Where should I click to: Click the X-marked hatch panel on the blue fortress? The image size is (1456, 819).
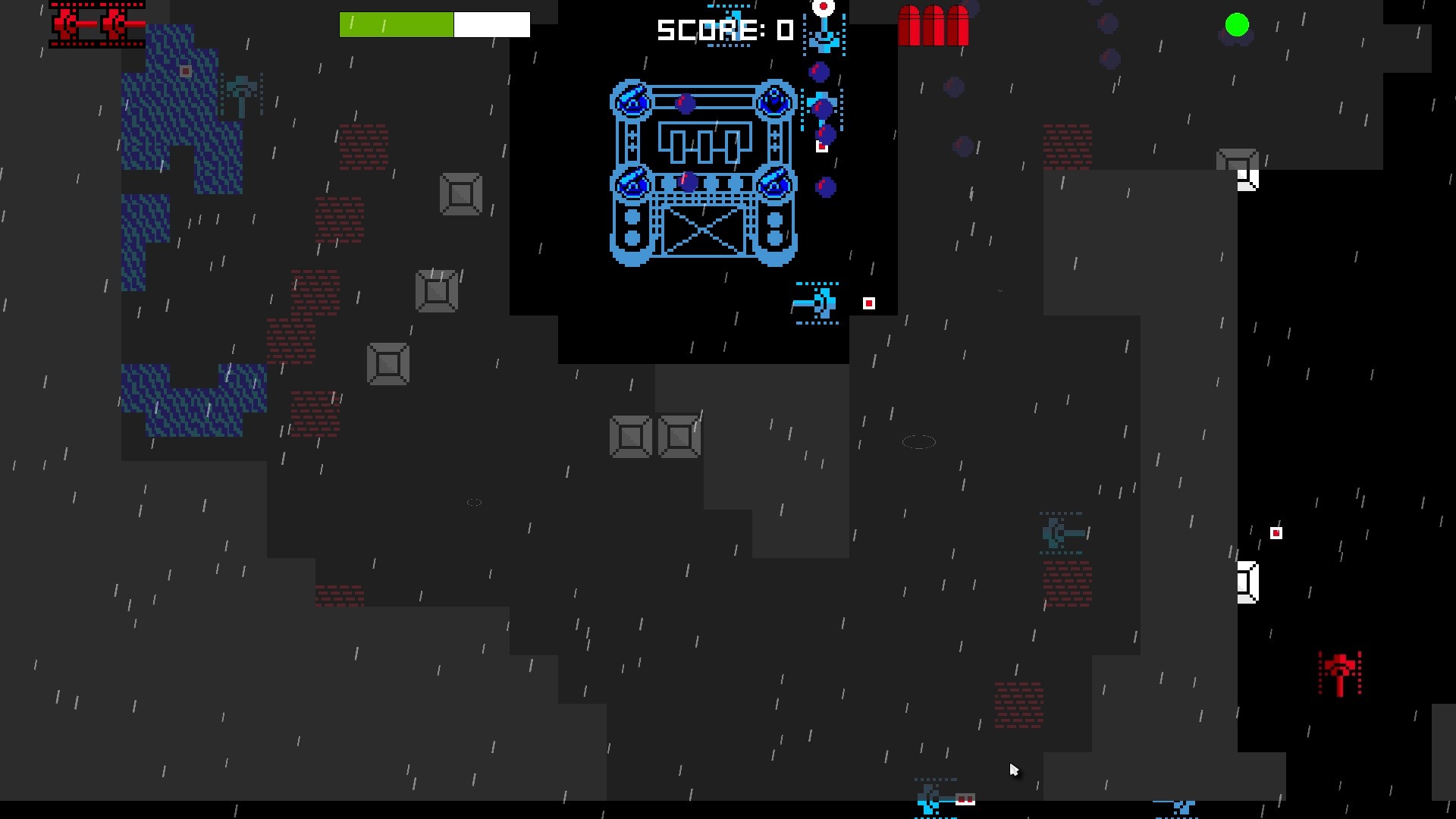tap(704, 231)
